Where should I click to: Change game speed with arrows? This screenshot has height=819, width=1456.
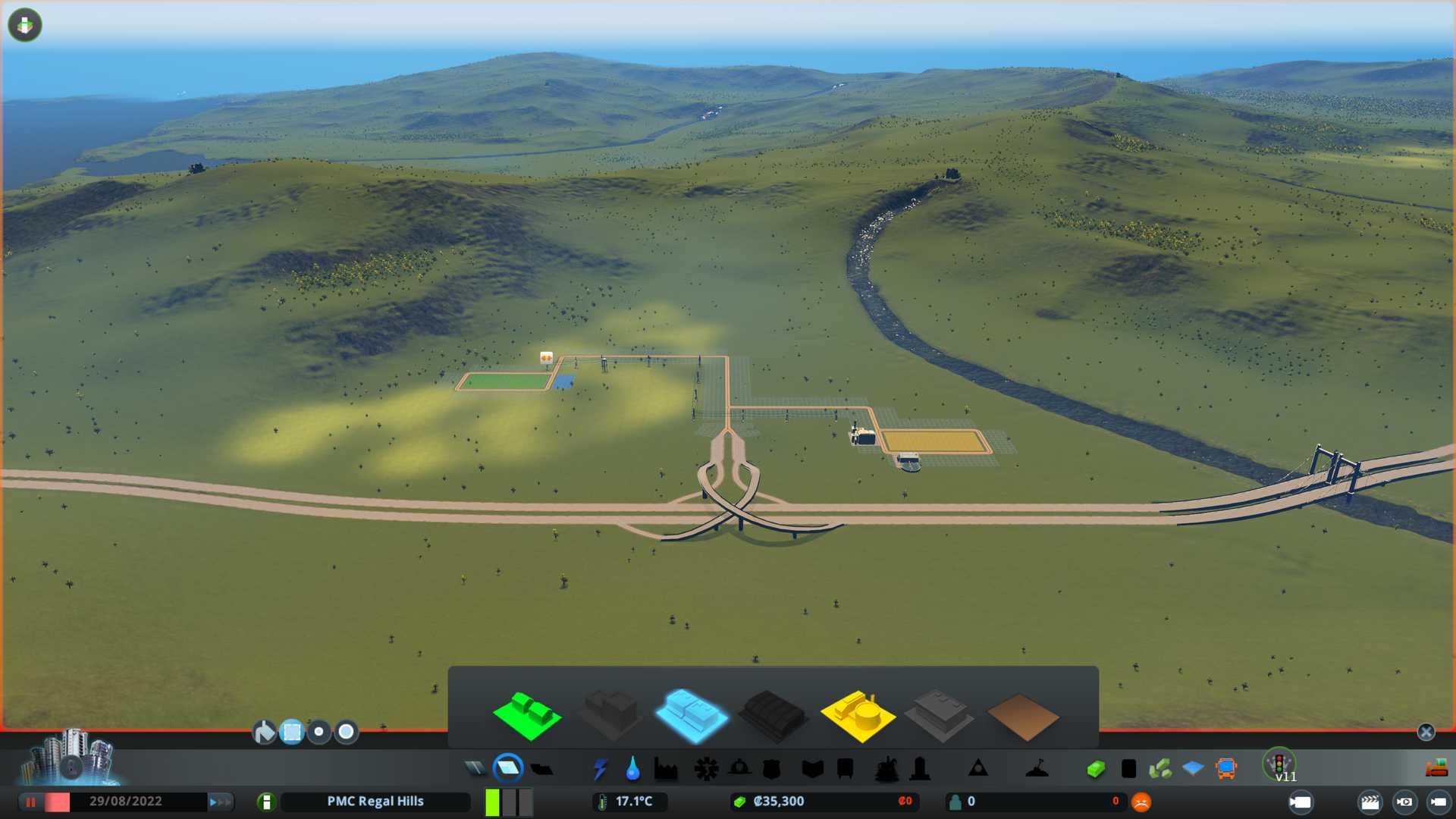click(220, 802)
